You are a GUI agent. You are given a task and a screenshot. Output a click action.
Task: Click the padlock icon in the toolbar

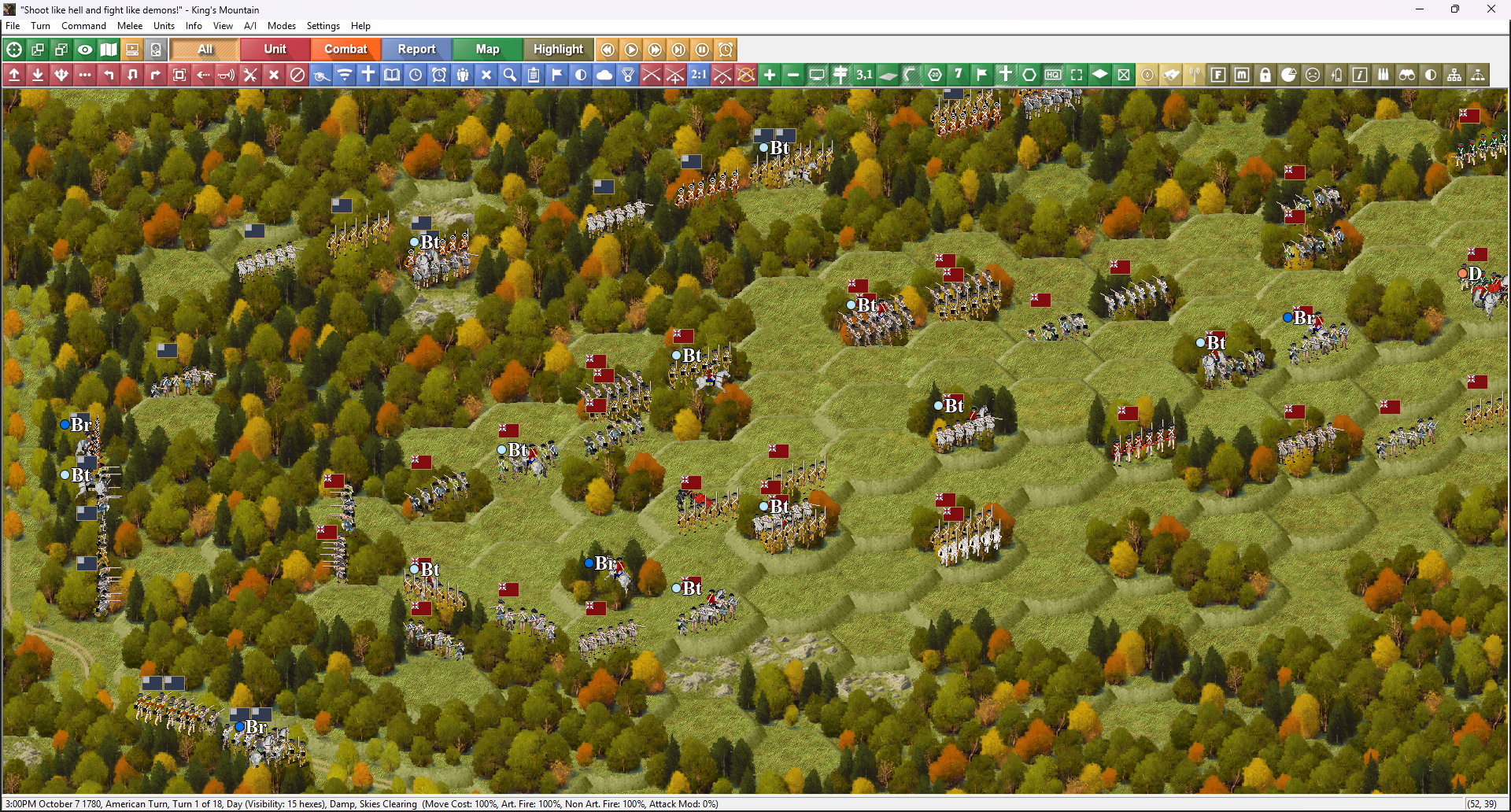point(1265,75)
